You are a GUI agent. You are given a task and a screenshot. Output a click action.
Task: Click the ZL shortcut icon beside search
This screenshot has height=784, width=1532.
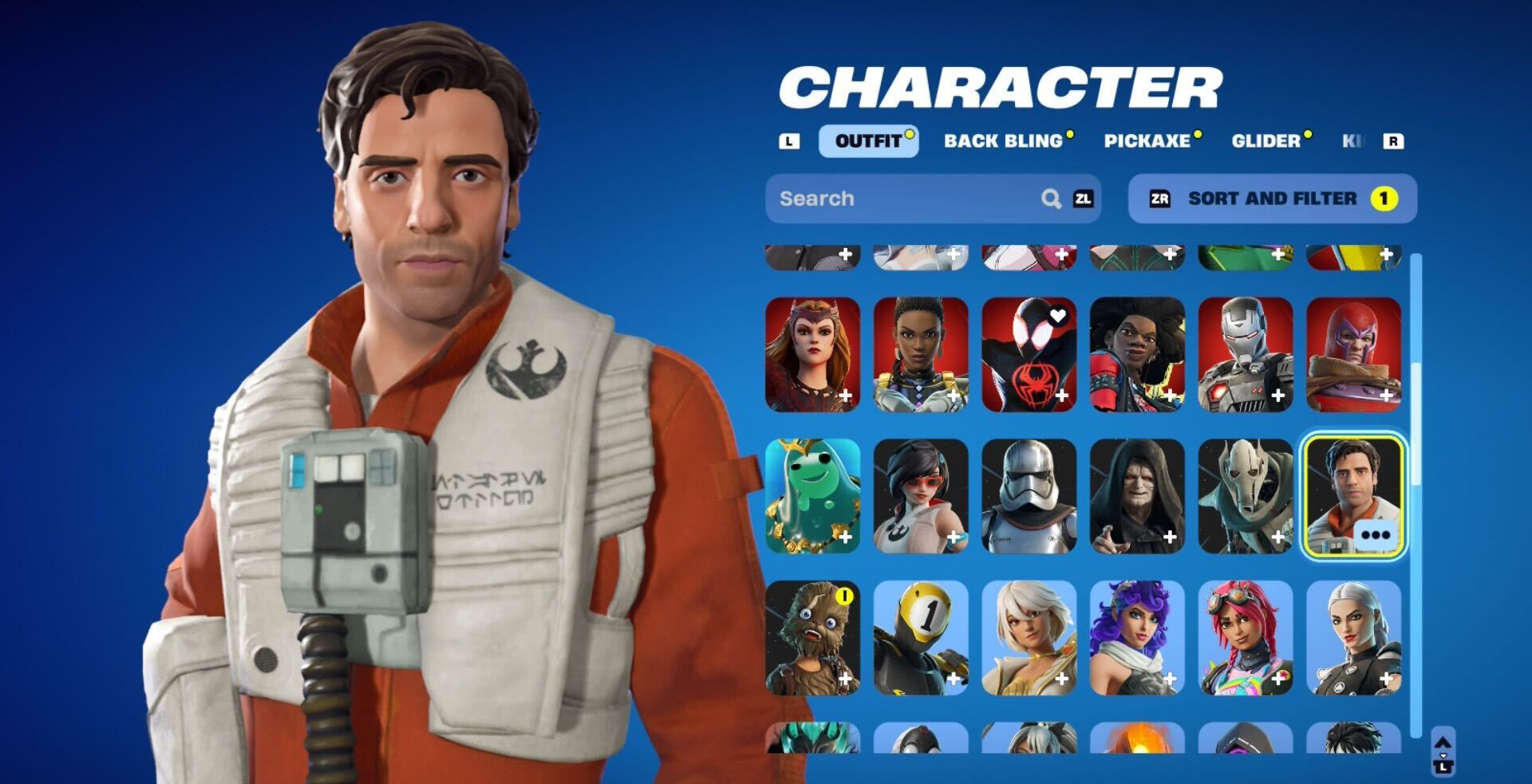(1081, 199)
